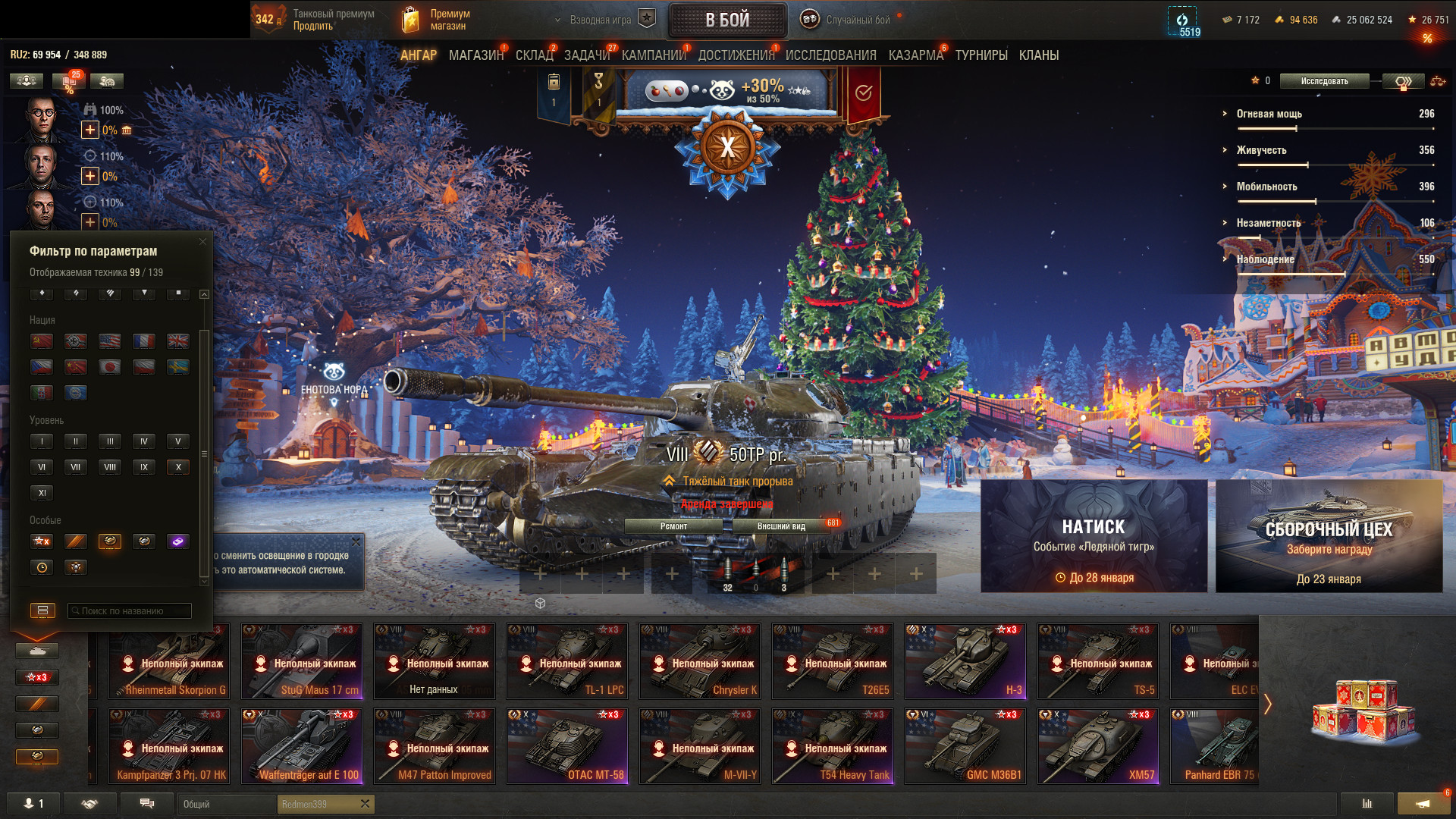Viewport: 1456px width, 819px height.
Task: Click the Исследовать research button
Action: pyautogui.click(x=1324, y=81)
